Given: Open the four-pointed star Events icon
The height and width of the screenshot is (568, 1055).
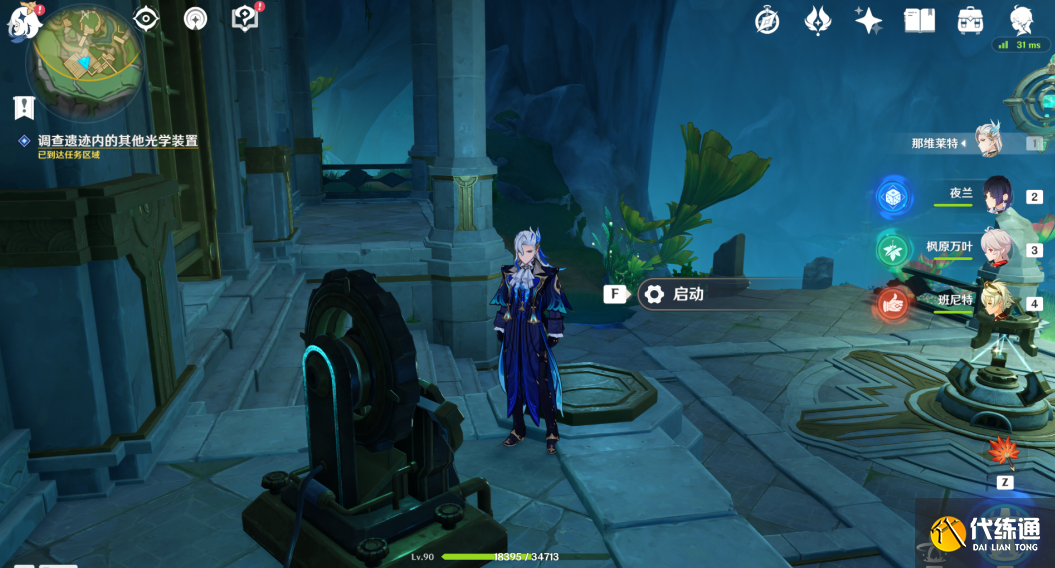Looking at the screenshot, I should pyautogui.click(x=868, y=20).
